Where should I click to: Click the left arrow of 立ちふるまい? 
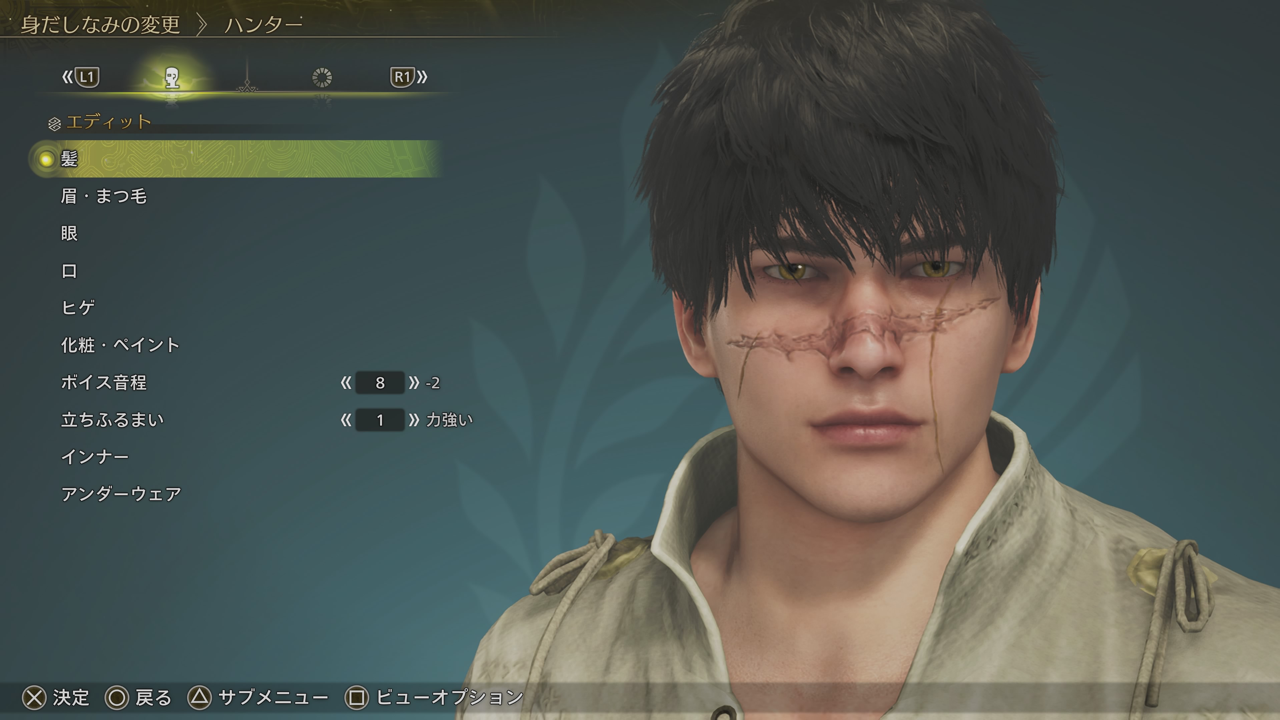point(346,420)
